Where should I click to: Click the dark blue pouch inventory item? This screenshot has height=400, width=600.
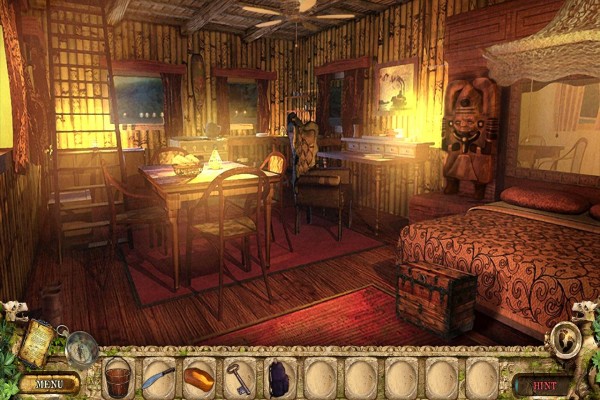[x=280, y=379]
